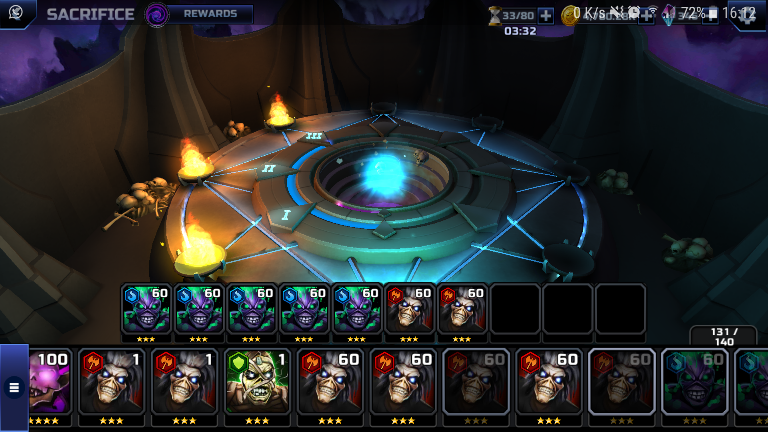Open the blue hamburger filter menu
This screenshot has width=768, height=432.
[14, 386]
